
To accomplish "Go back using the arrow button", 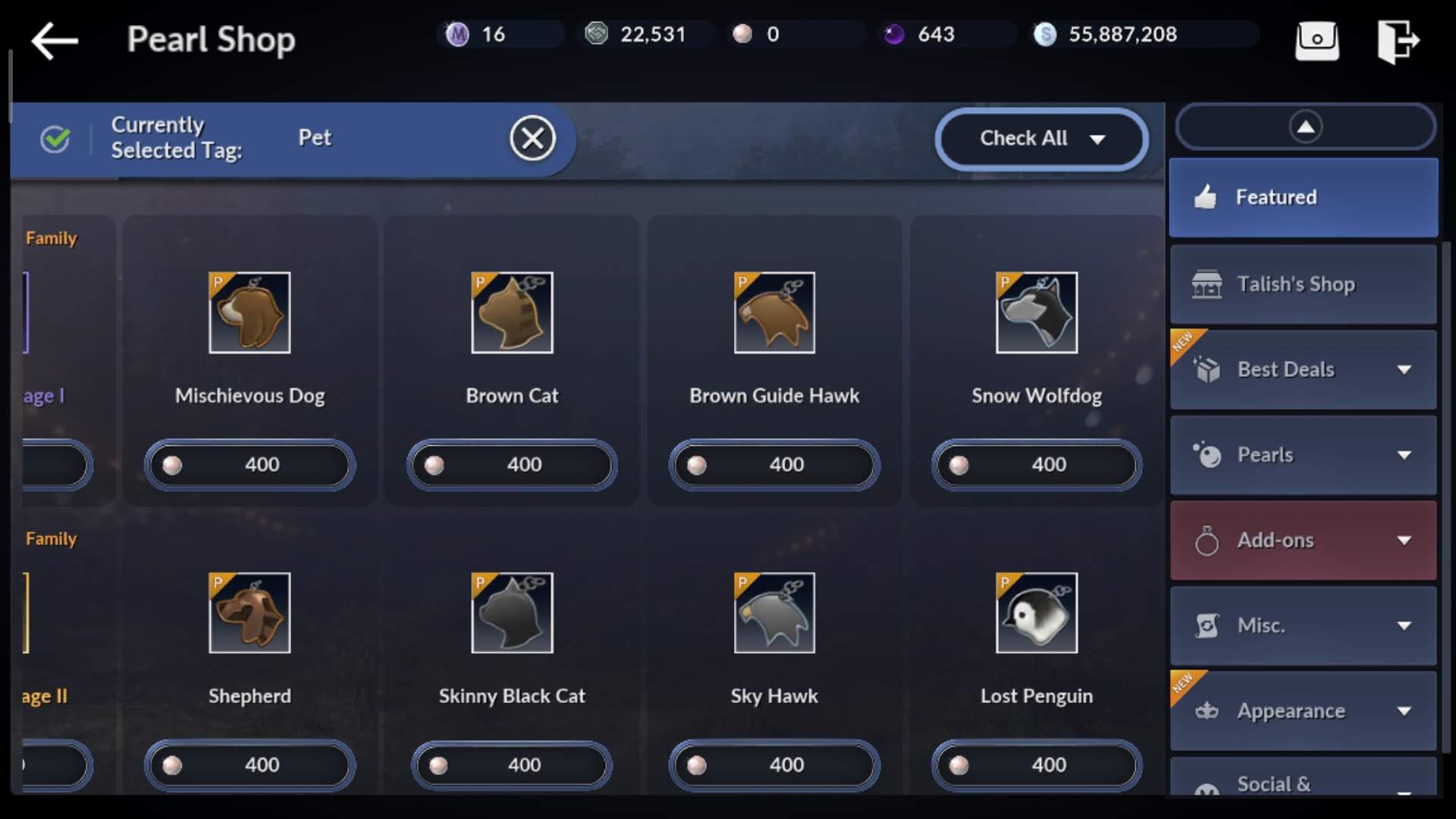I will (55, 40).
